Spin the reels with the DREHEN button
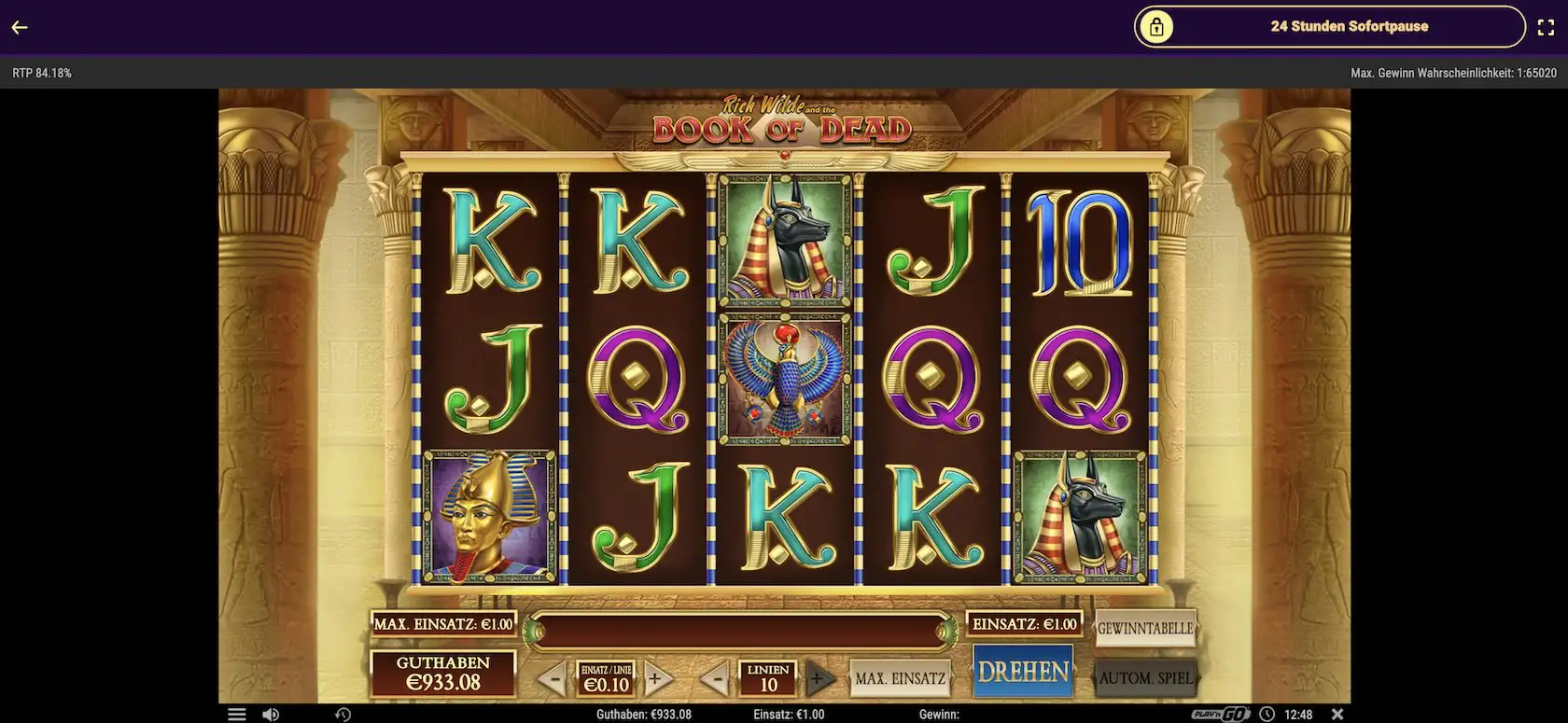Image resolution: width=1568 pixels, height=723 pixels. [1023, 672]
